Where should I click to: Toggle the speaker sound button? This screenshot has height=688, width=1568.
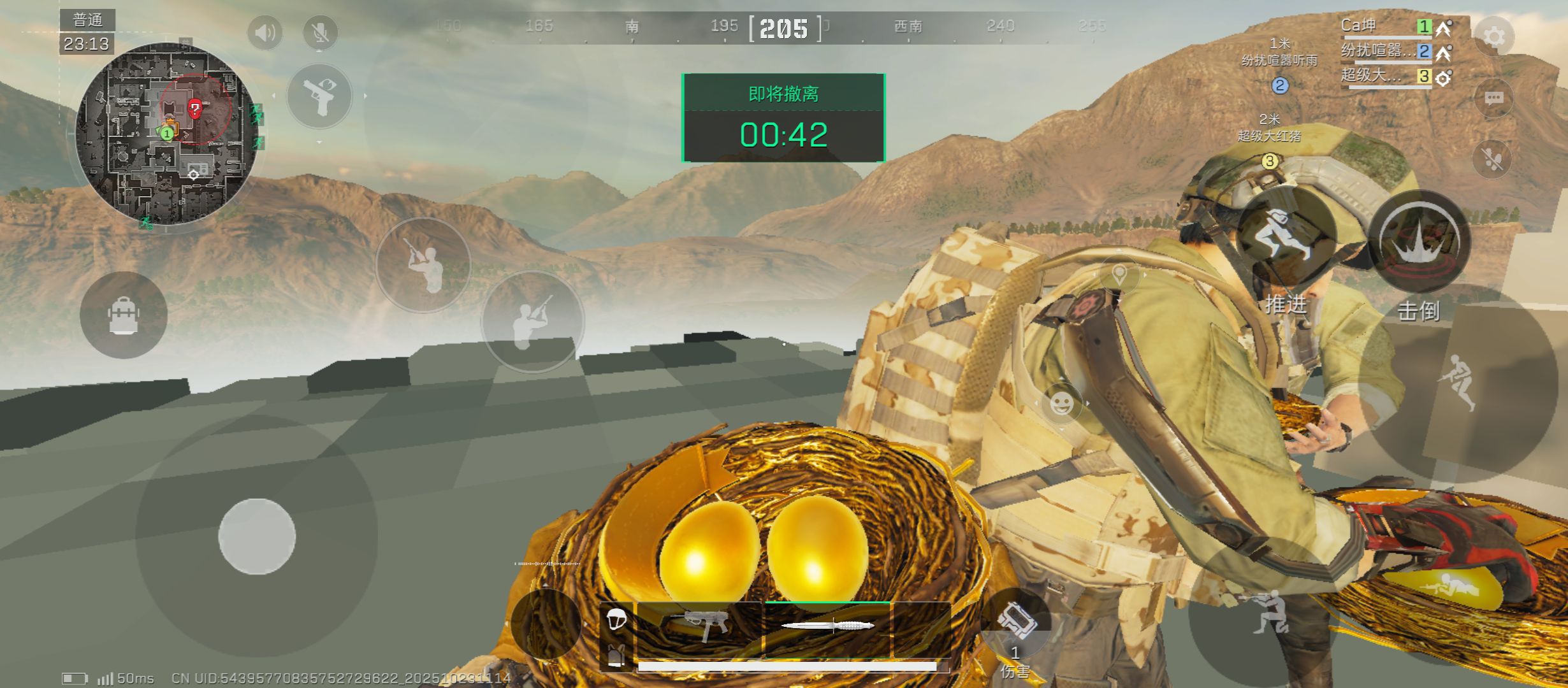point(265,32)
